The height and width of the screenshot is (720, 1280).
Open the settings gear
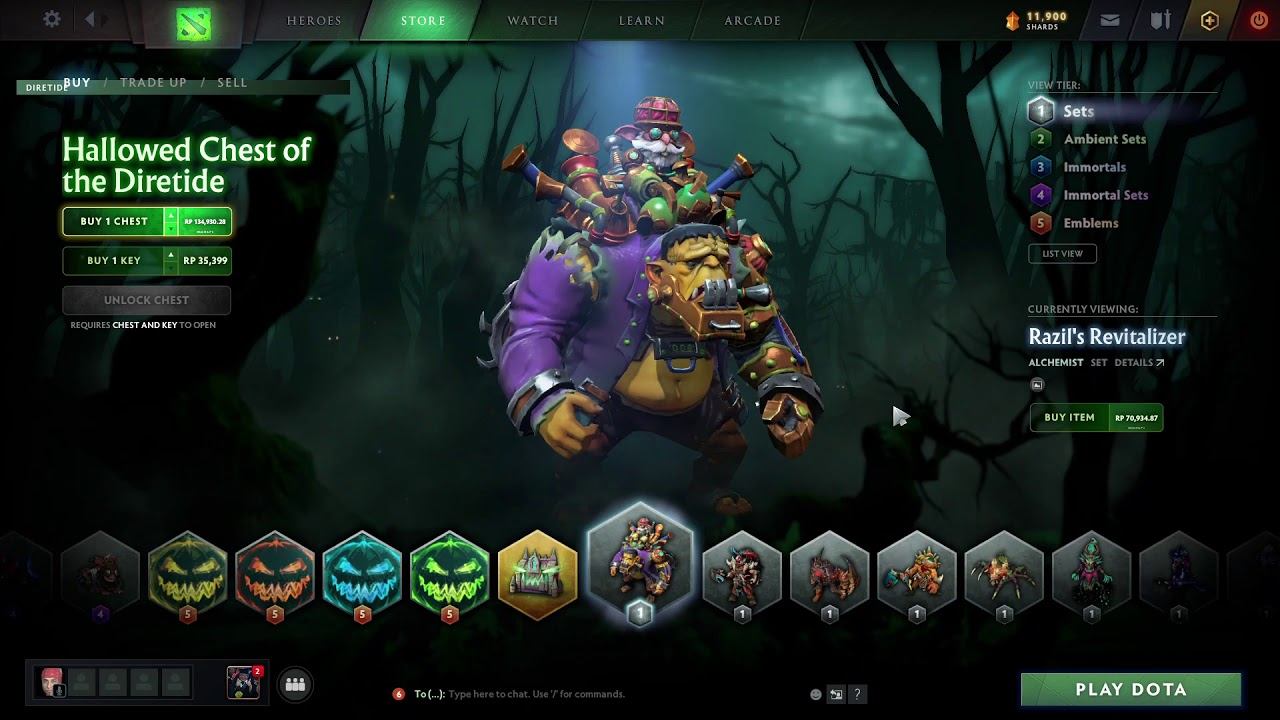pyautogui.click(x=52, y=20)
